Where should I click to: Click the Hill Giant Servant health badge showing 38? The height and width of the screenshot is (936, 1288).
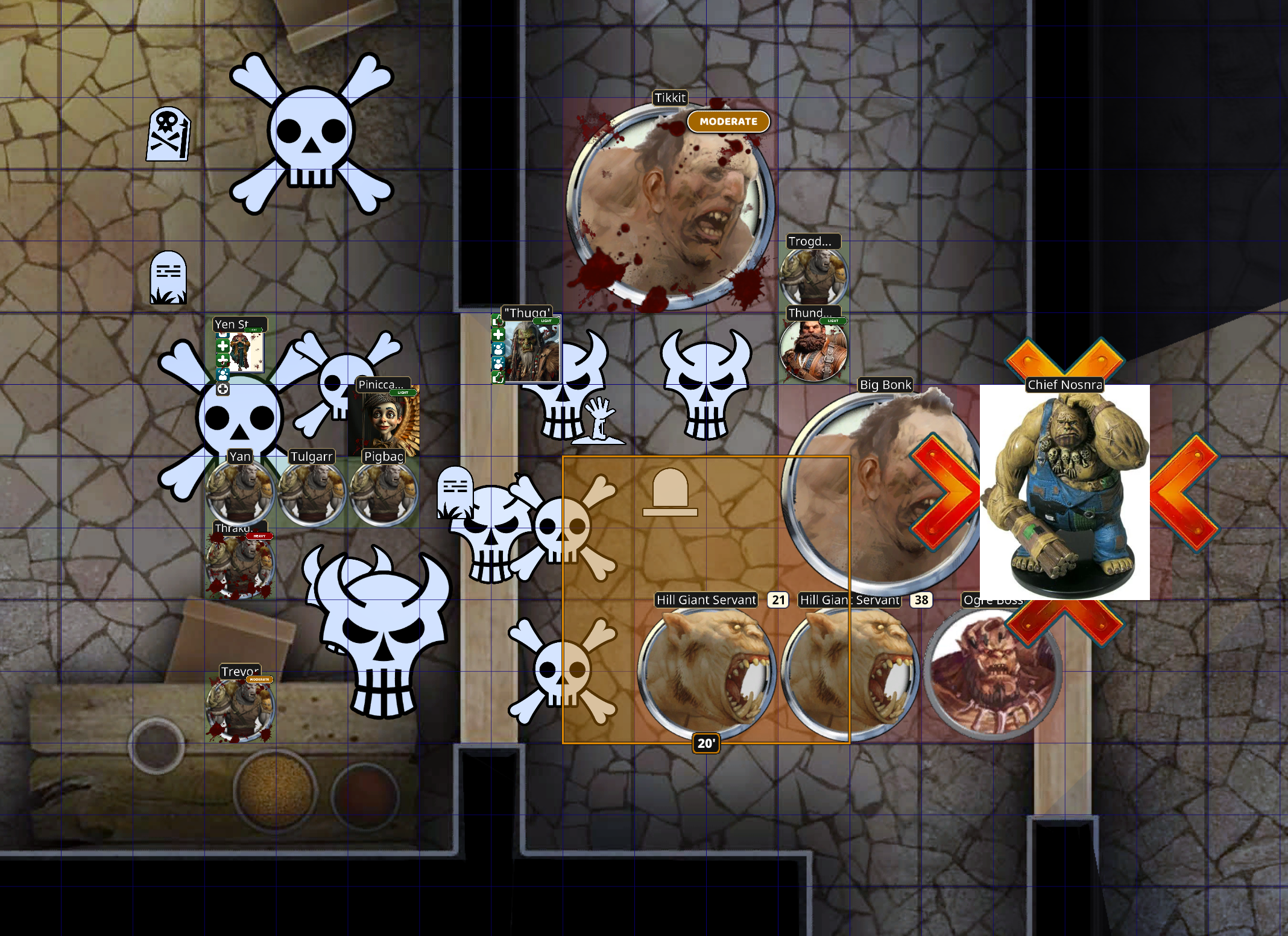point(921,600)
